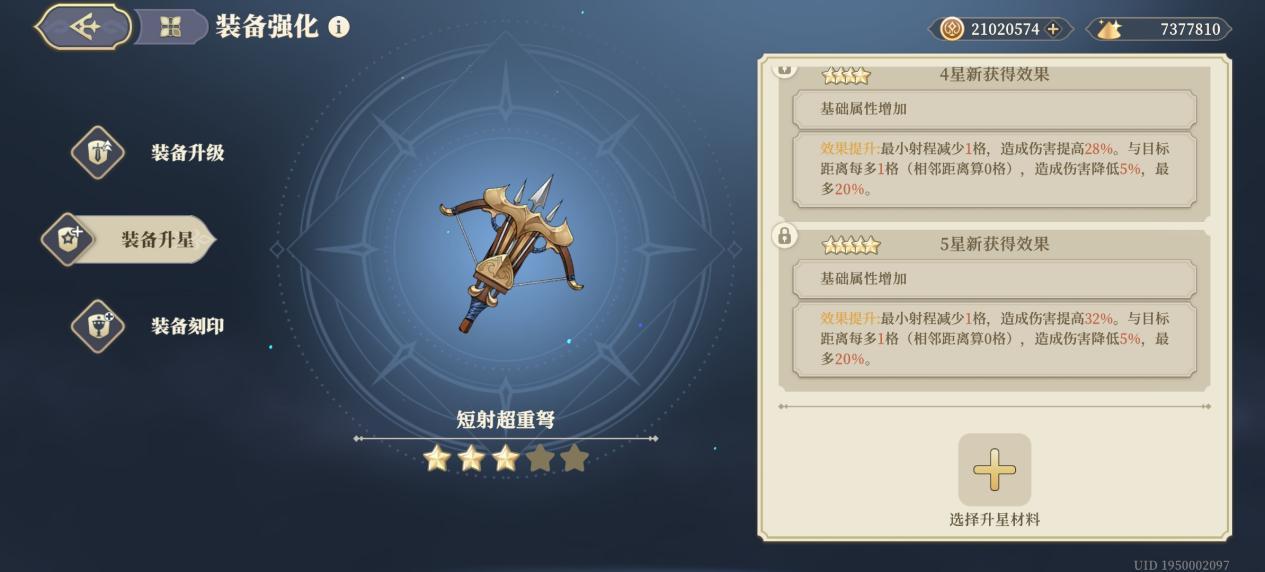This screenshot has width=1265, height=572.
Task: Choose star-up material via the plus slot
Action: tap(994, 470)
